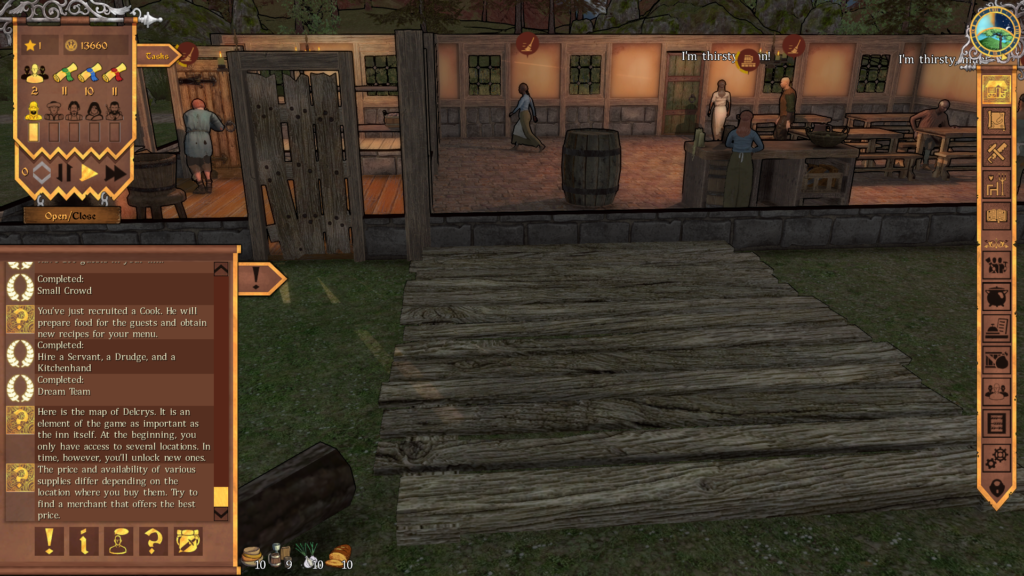This screenshot has height=576, width=1024.
Task: Activate fast-forward game speed
Action: (115, 173)
